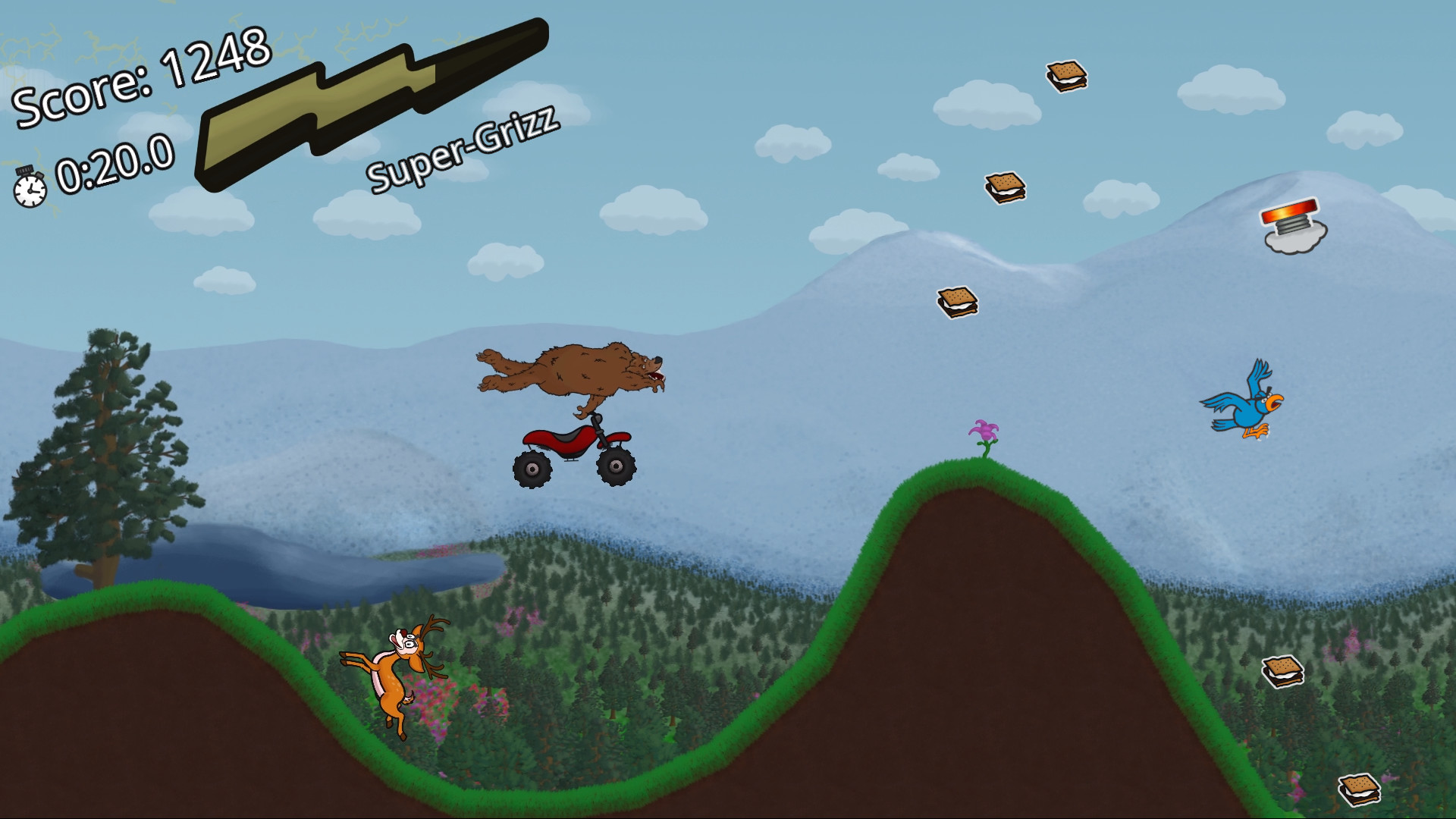
Task: Click the 0:20.0 timer text
Action: coord(114,163)
